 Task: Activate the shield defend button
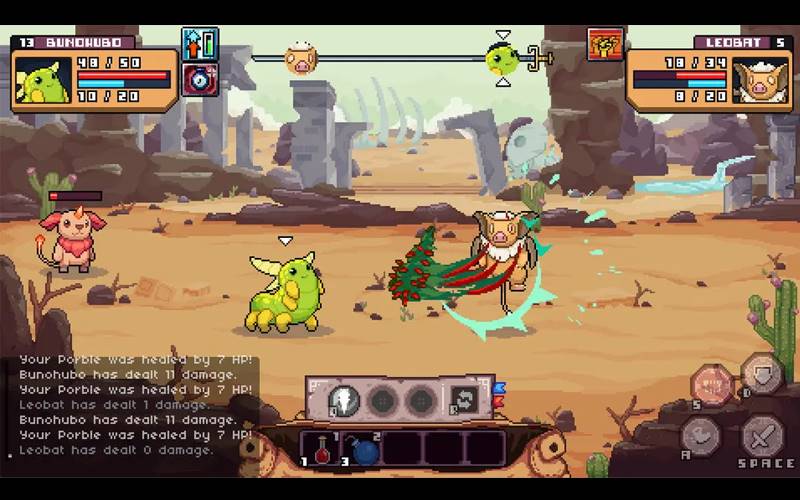pos(762,375)
